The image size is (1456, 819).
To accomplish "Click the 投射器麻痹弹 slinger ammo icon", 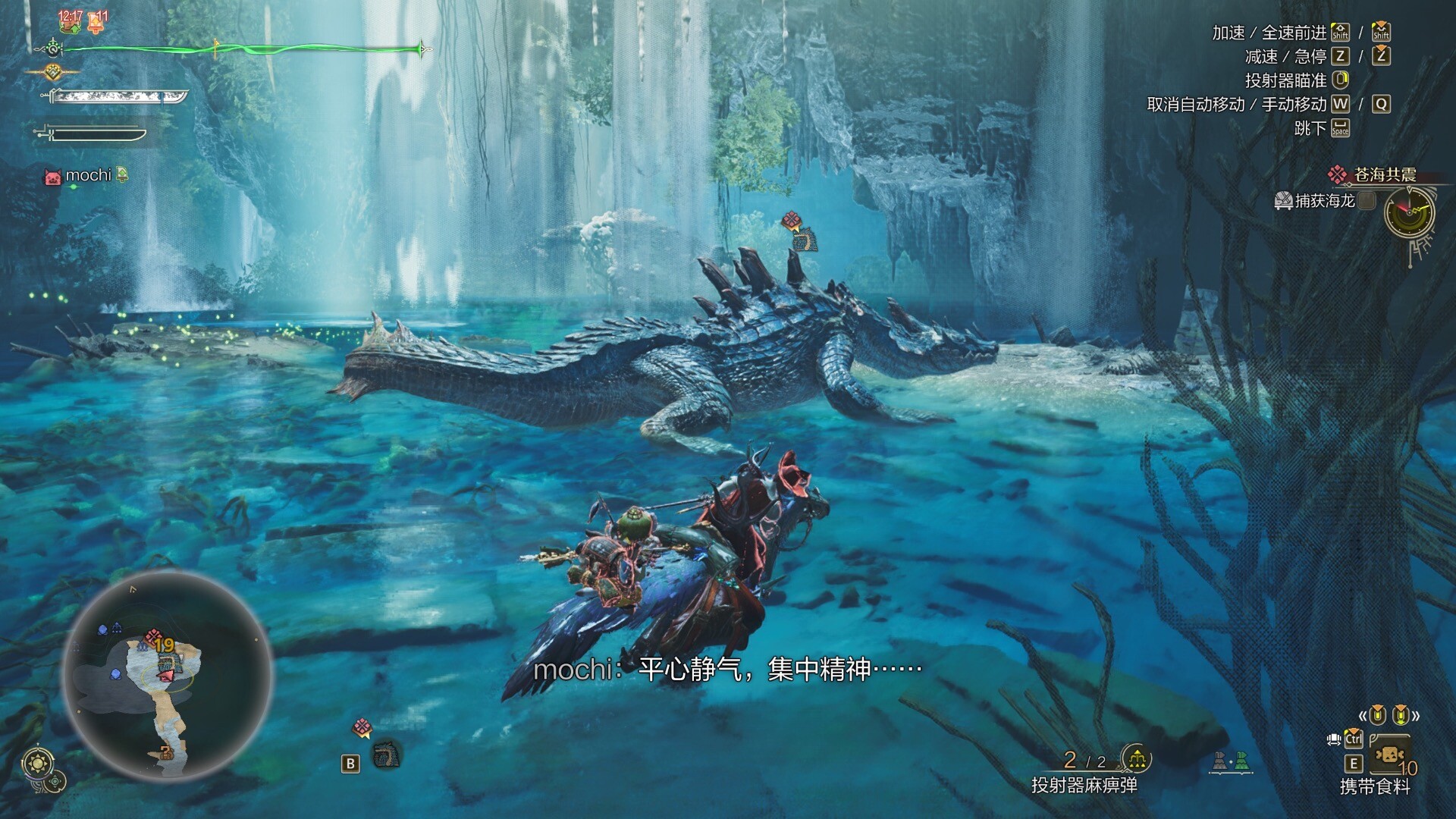I will (x=1135, y=758).
